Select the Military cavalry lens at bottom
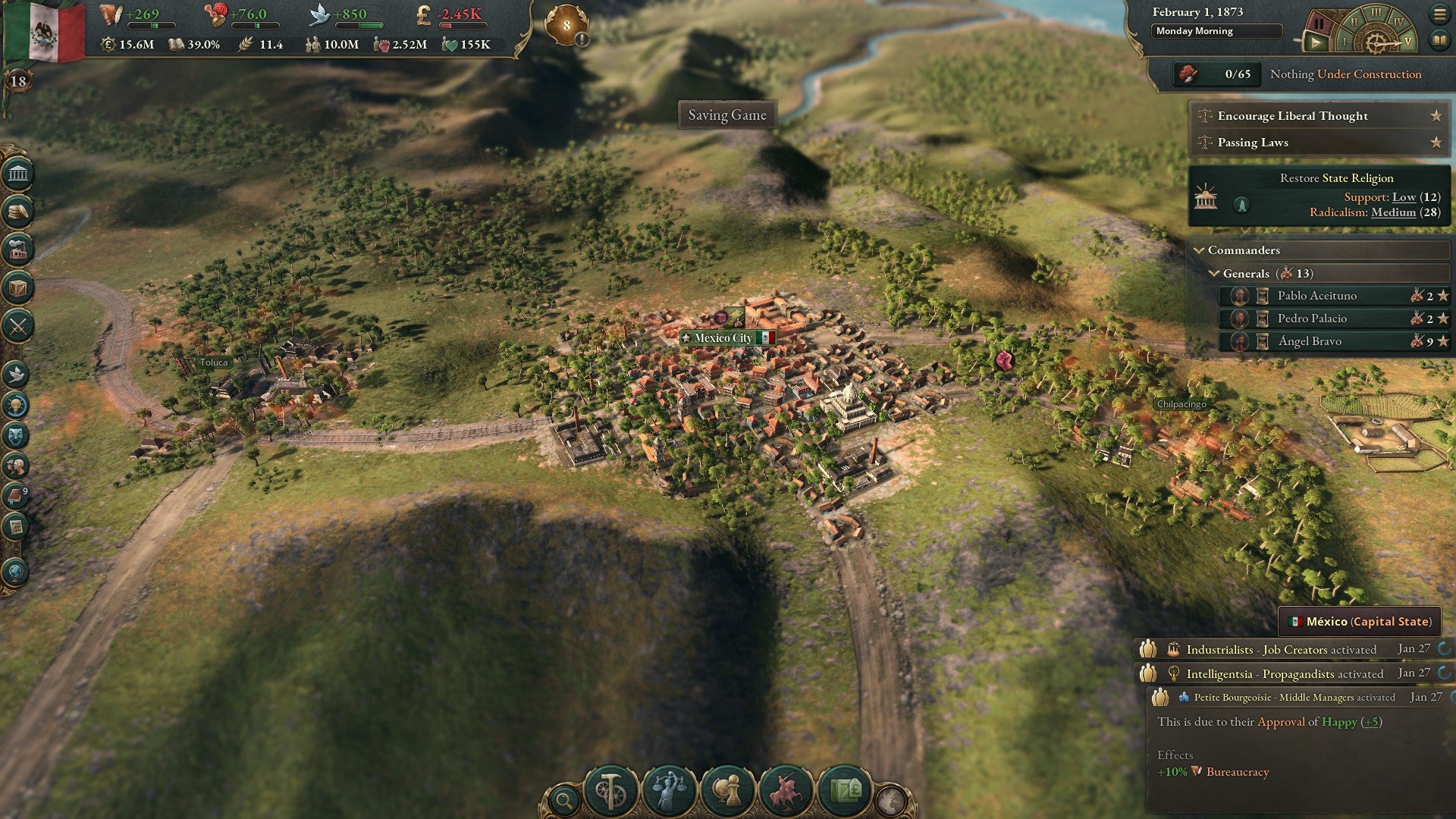Screen dimensions: 1456x819 786,789
